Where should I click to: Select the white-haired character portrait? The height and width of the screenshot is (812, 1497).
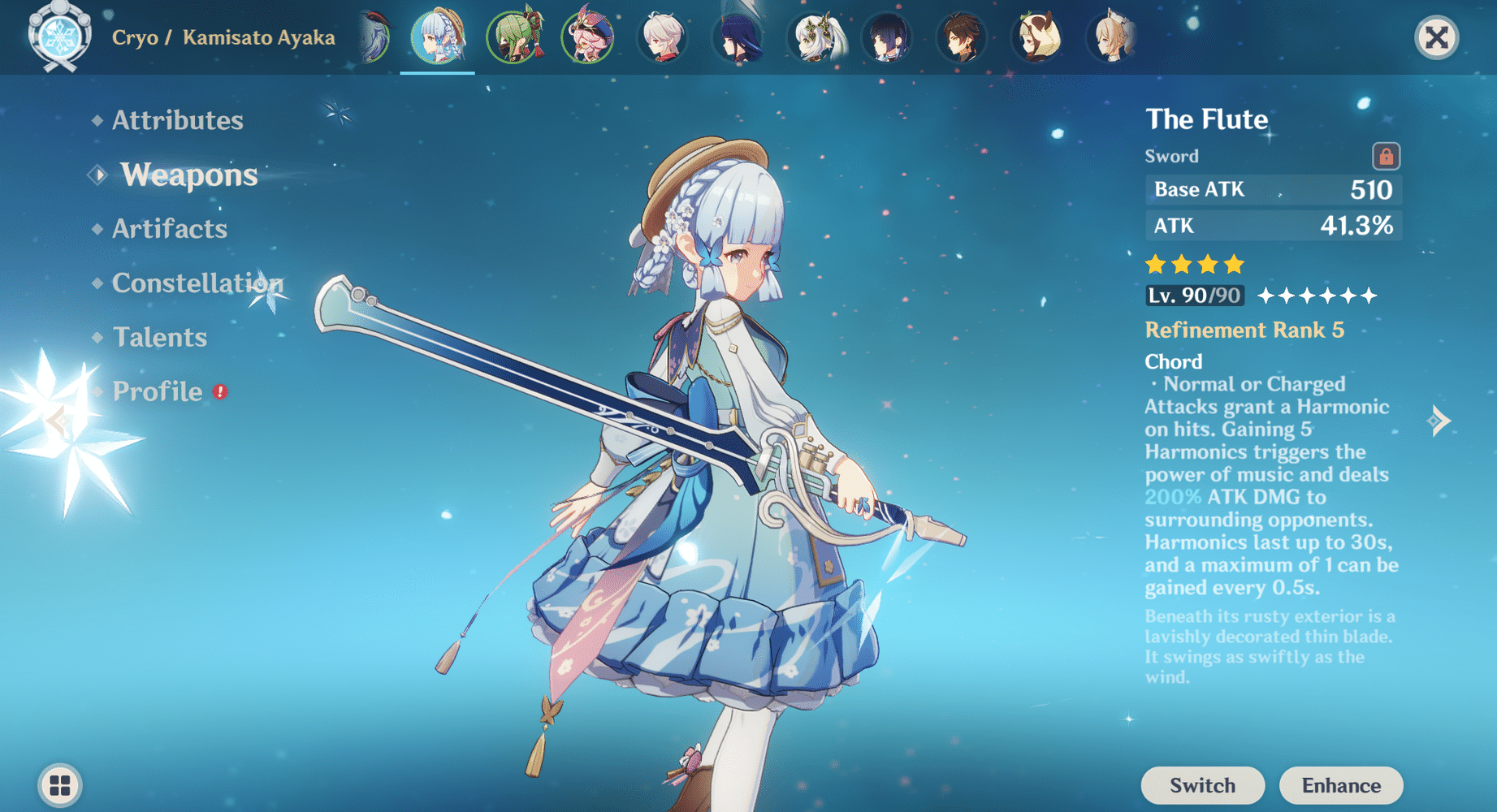(662, 37)
